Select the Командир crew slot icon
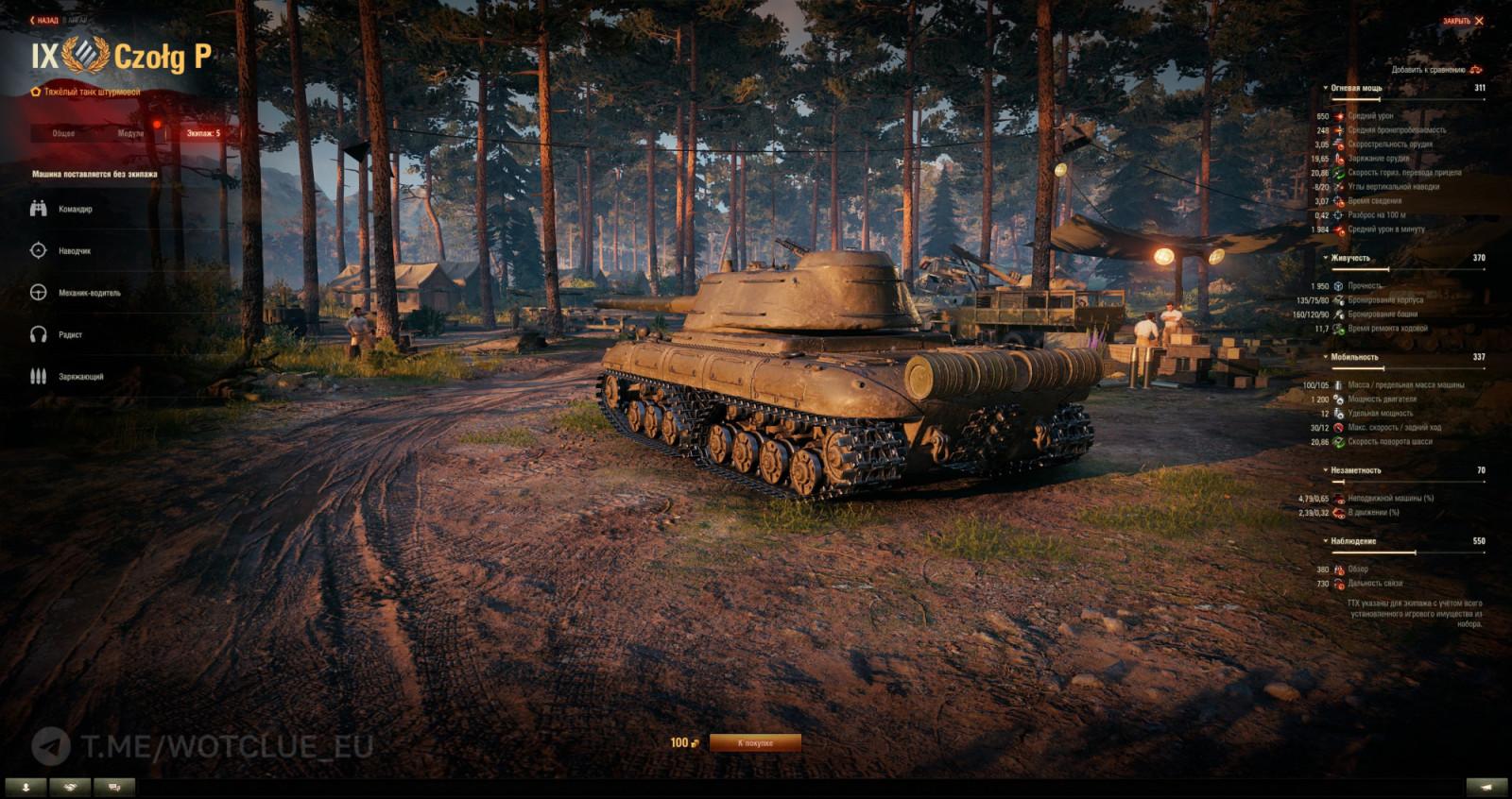Screen dimensions: 1512x799 38,208
